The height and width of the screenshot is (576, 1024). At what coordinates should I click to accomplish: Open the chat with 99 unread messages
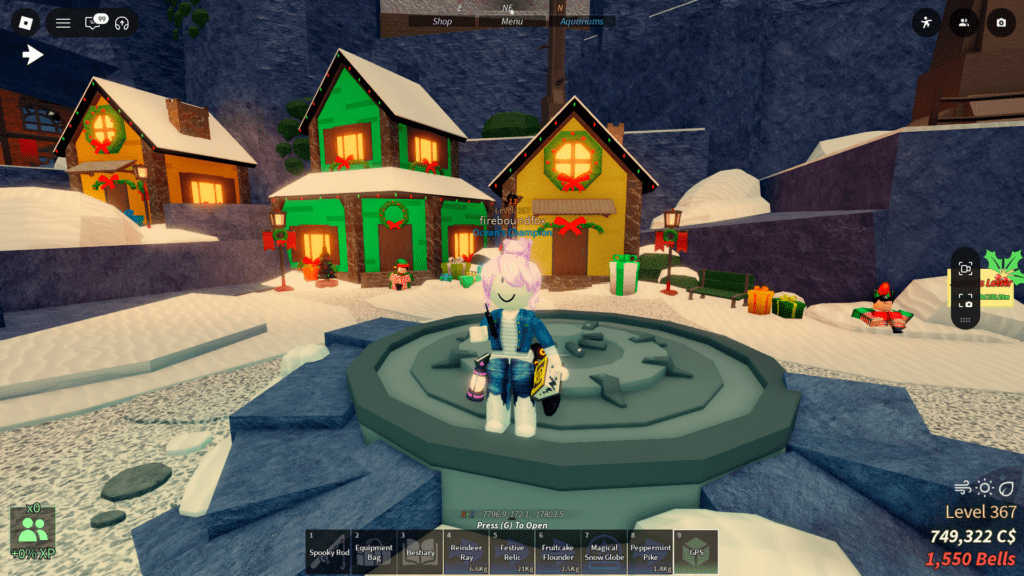click(94, 22)
